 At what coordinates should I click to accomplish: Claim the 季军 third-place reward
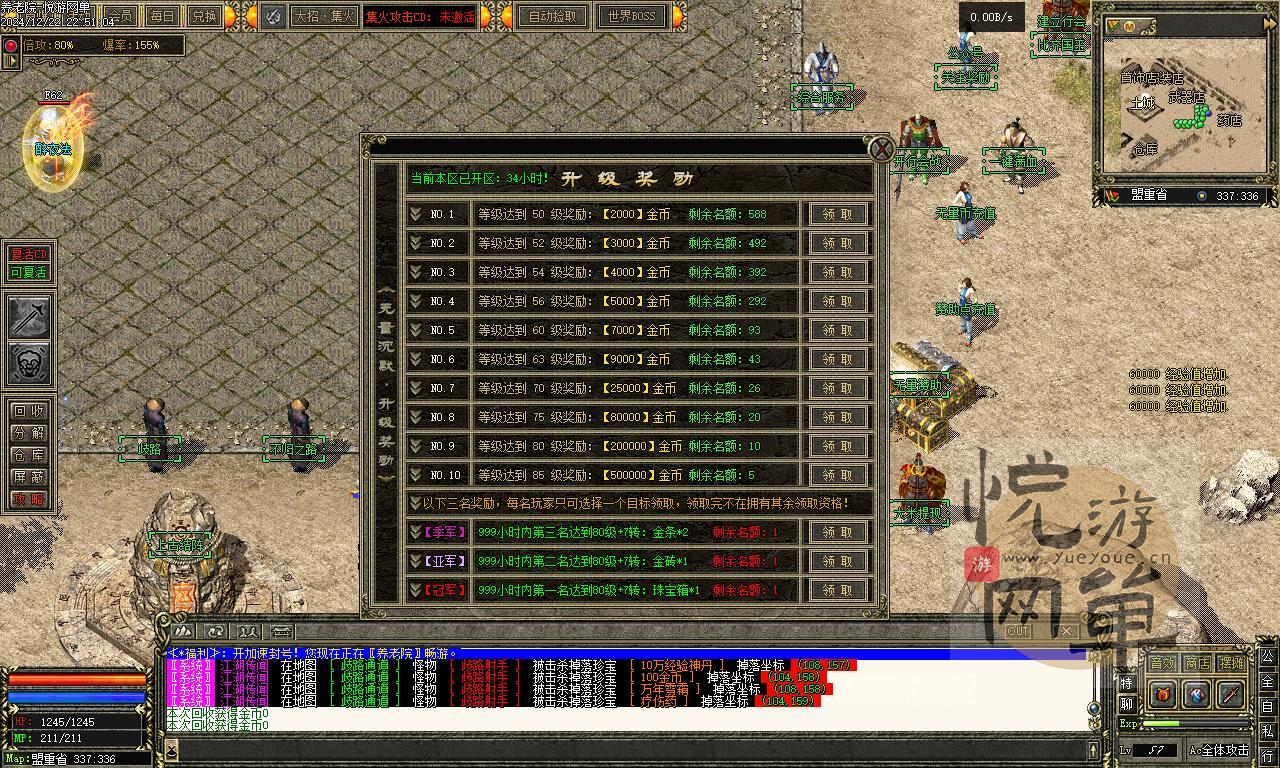click(x=838, y=532)
